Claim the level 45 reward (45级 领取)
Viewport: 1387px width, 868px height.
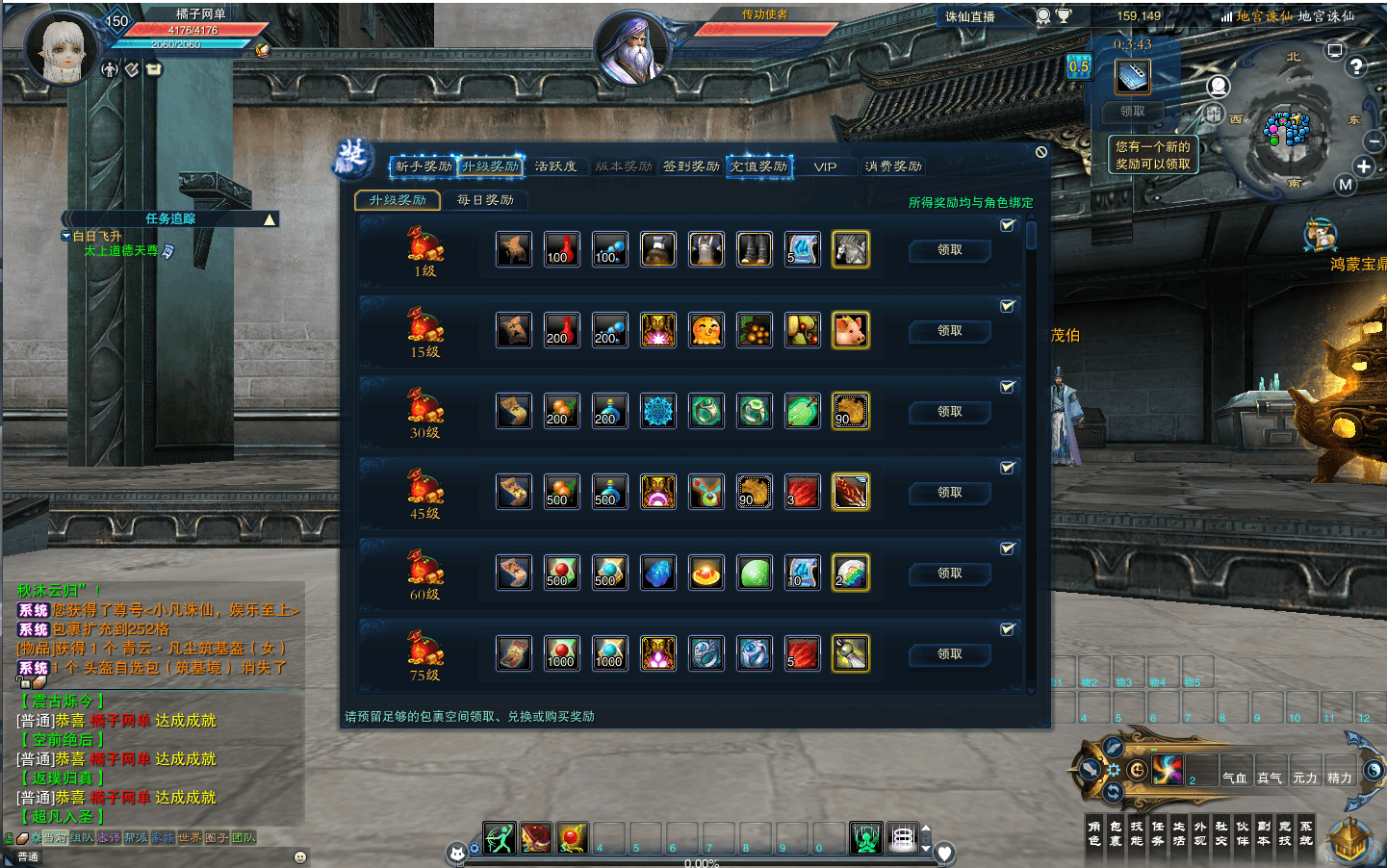pyautogui.click(x=949, y=493)
